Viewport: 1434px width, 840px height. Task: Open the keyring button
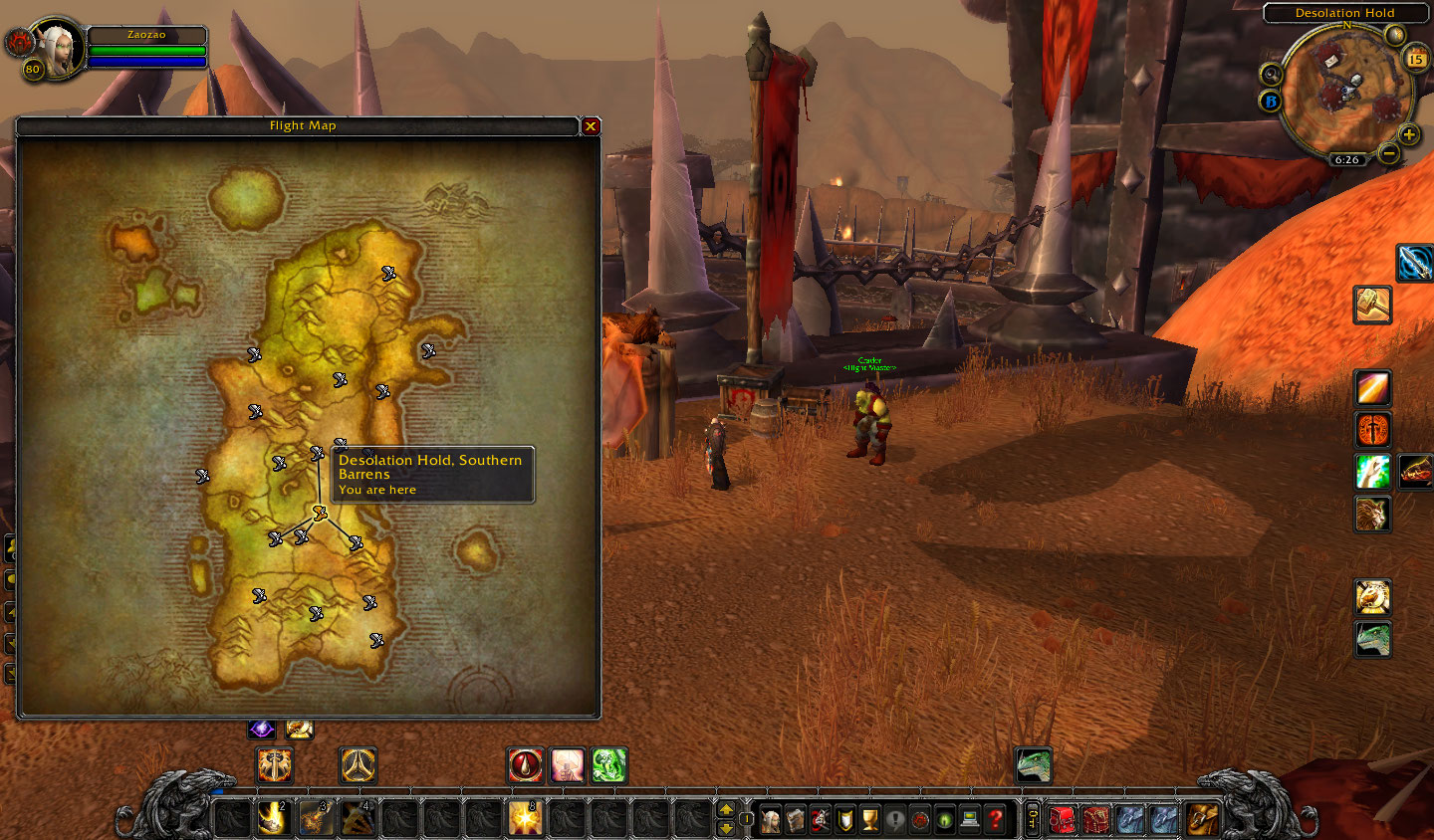point(1032,818)
